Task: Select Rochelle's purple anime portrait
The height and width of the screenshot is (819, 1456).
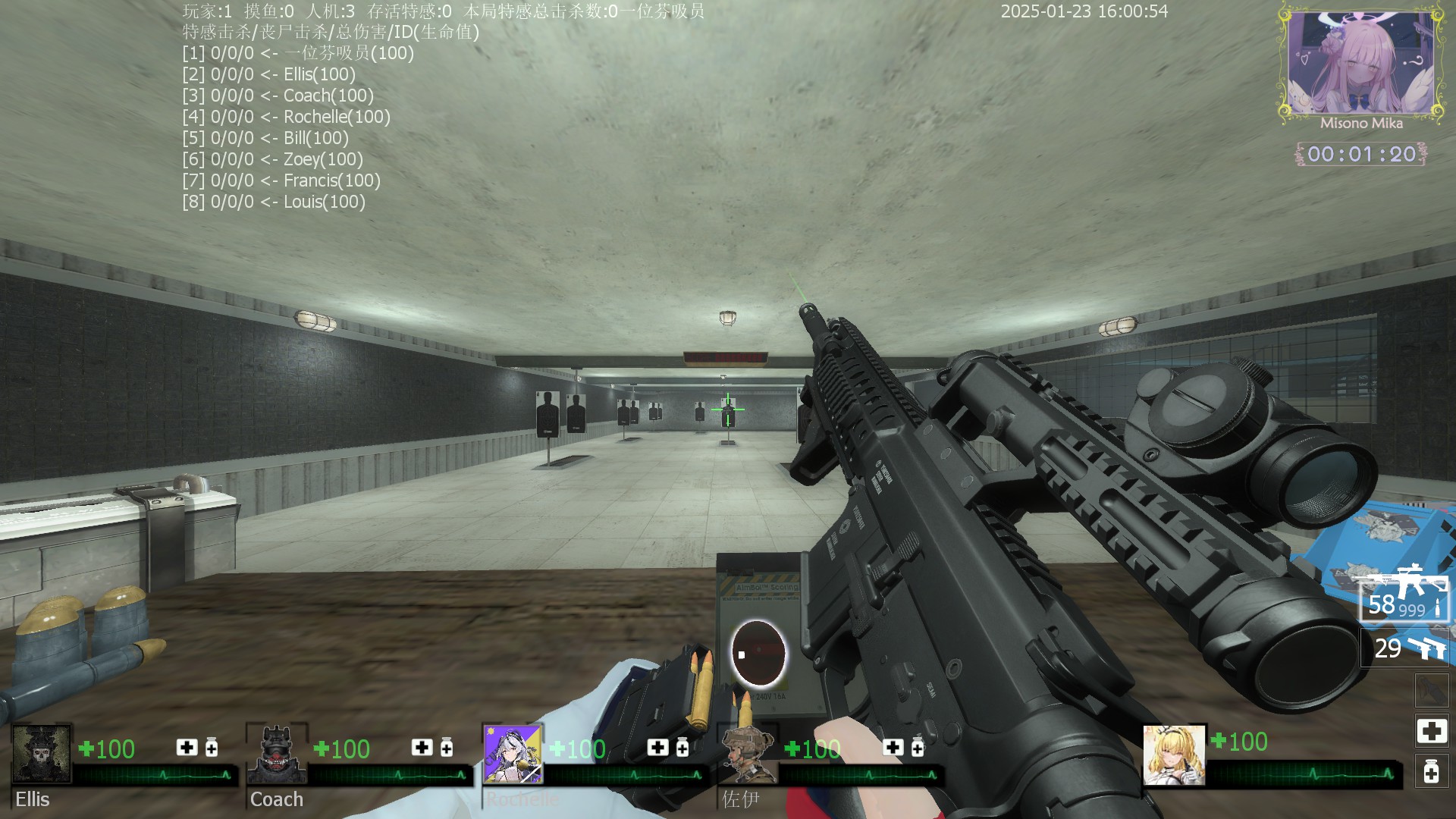Action: 513,754
